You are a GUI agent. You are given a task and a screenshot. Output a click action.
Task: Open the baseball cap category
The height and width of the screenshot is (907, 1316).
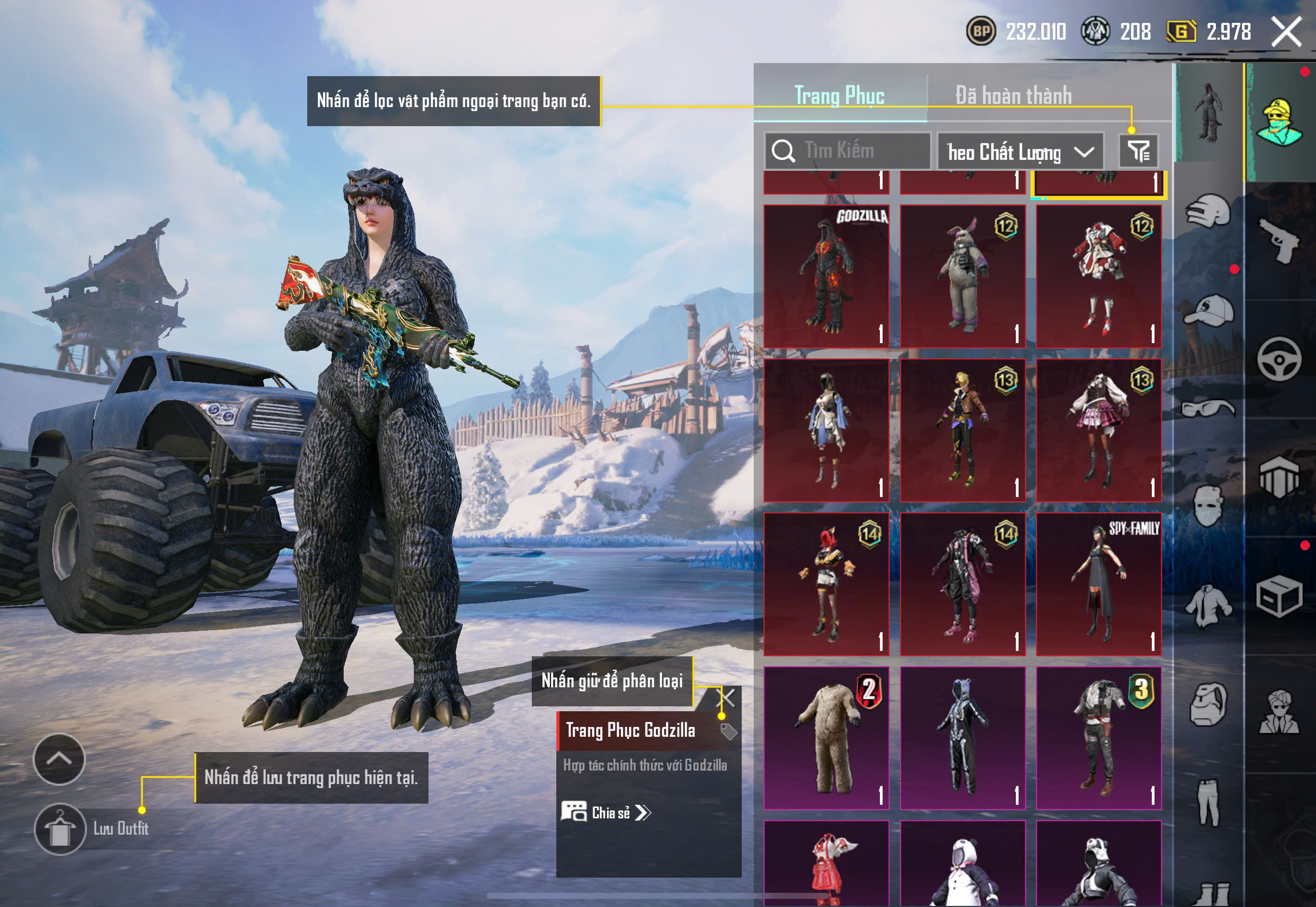click(1208, 310)
